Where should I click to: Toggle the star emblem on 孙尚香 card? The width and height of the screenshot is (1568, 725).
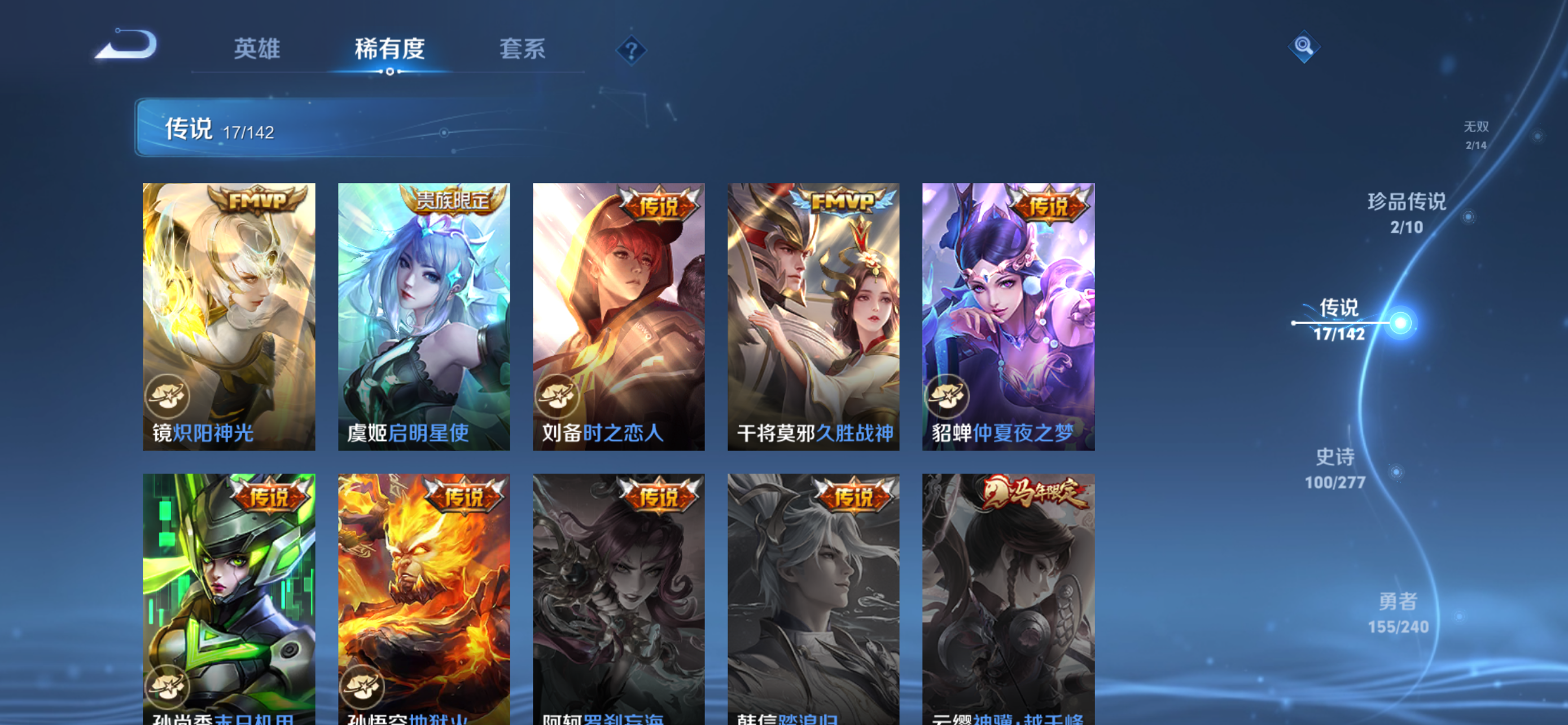pyautogui.click(x=169, y=688)
